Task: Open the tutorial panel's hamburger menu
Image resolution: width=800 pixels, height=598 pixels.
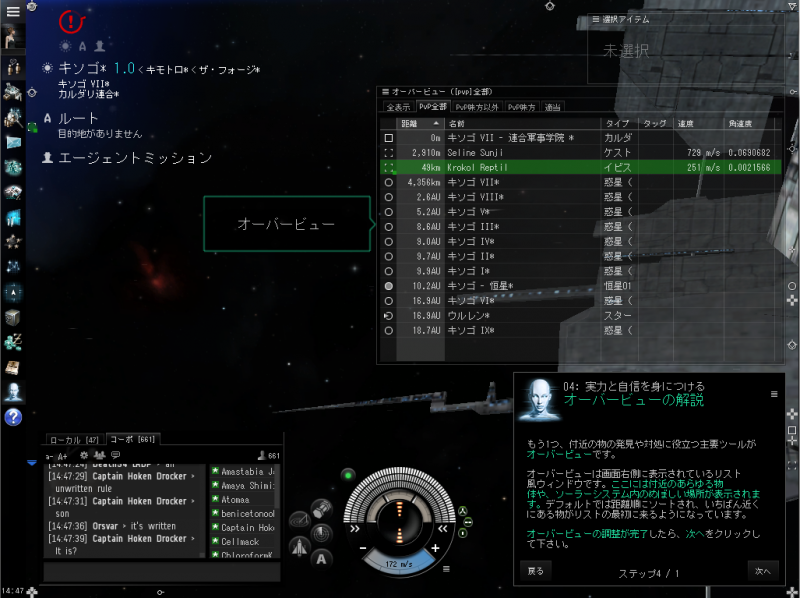Action: click(773, 394)
